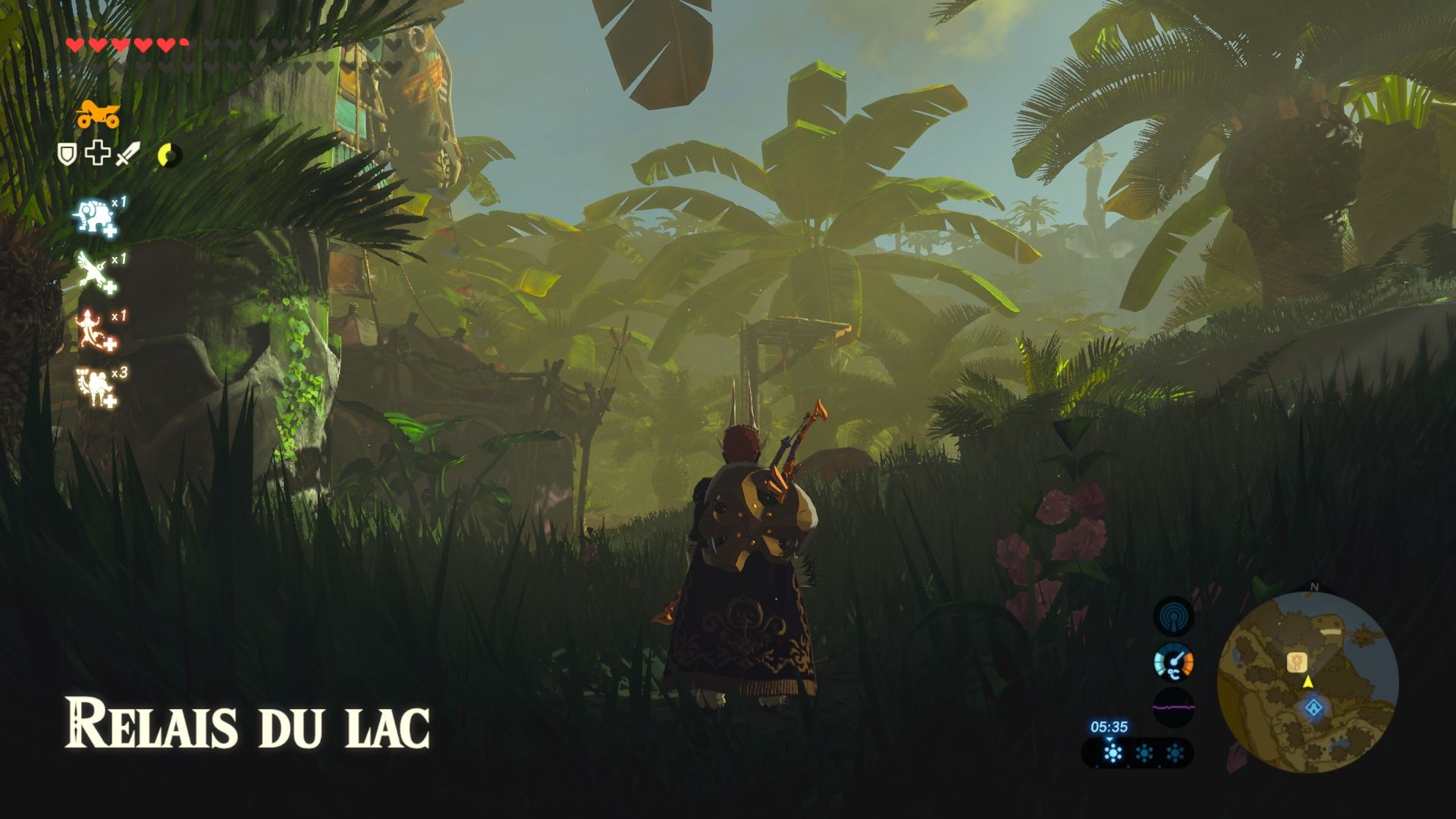Click the cross-shaped buff icon
This screenshot has width=1456, height=819.
click(96, 155)
